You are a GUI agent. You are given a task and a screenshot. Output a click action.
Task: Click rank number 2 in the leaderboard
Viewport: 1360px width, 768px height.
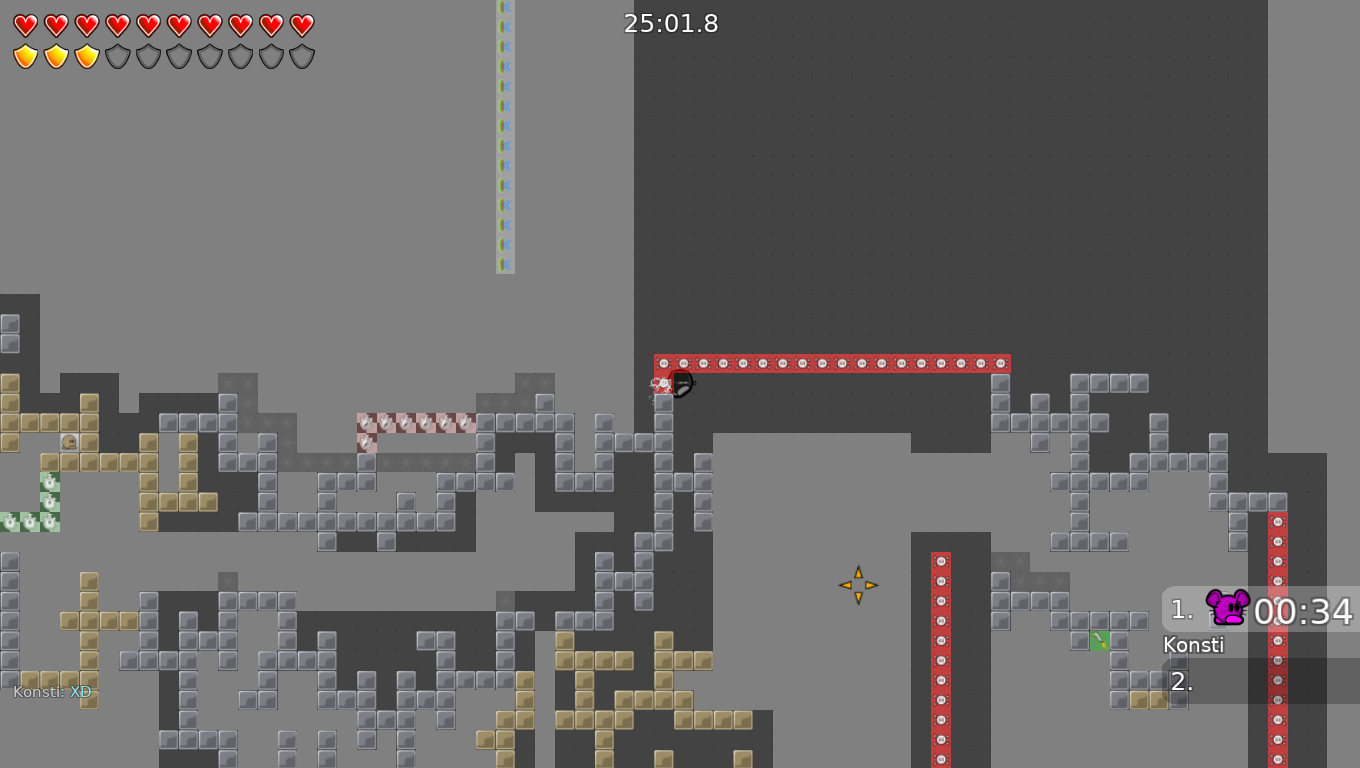[x=1180, y=681]
